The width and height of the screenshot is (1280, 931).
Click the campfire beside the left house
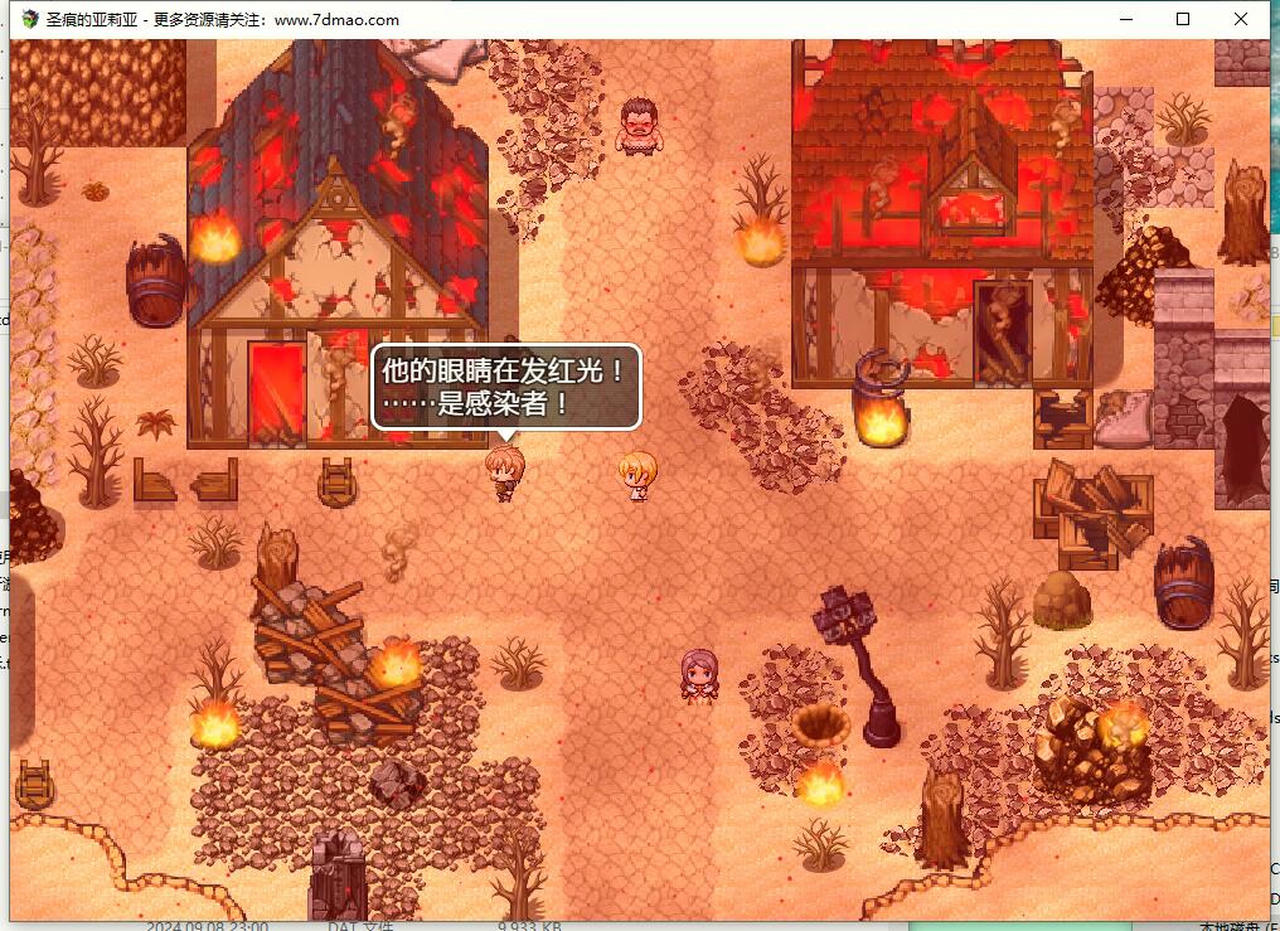click(x=214, y=240)
